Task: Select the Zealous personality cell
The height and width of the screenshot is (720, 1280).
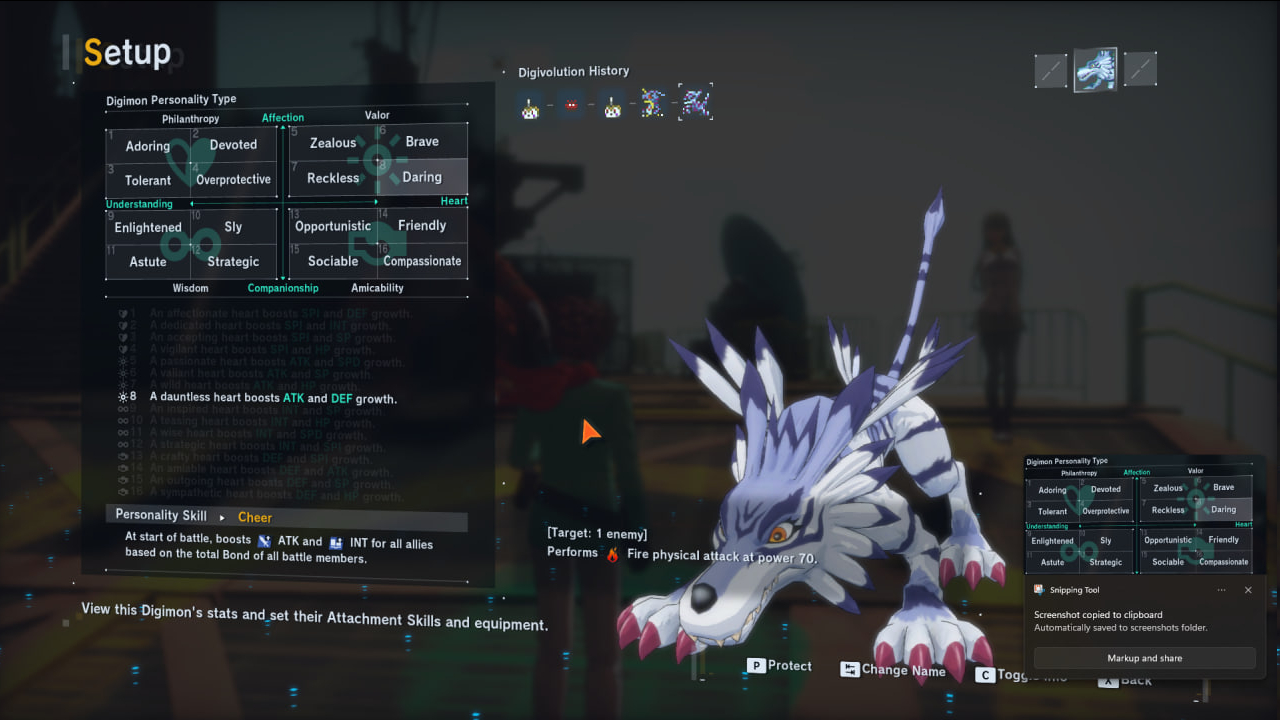Action: (x=333, y=143)
